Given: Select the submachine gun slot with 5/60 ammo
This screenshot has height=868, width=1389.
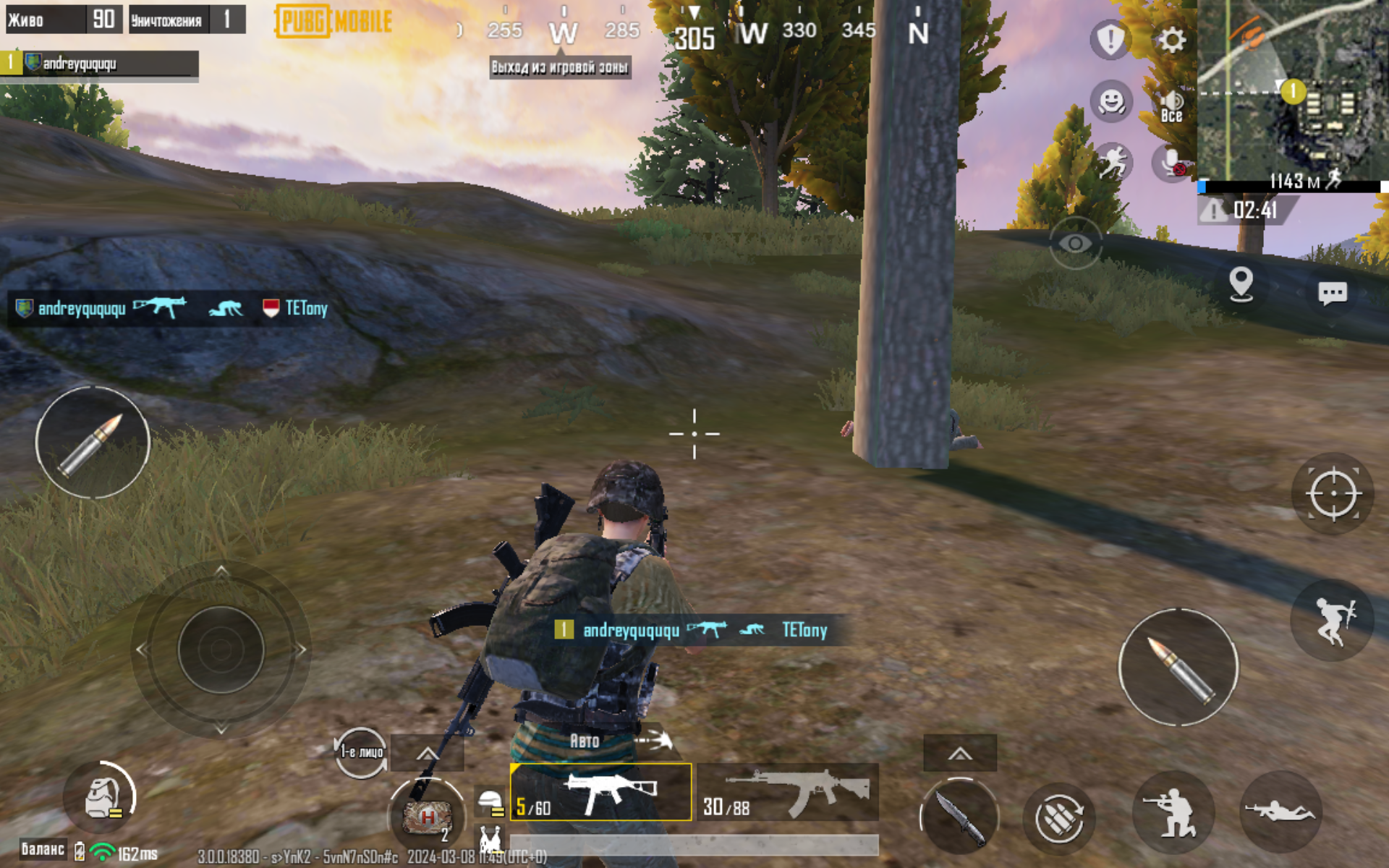Looking at the screenshot, I should tap(600, 792).
